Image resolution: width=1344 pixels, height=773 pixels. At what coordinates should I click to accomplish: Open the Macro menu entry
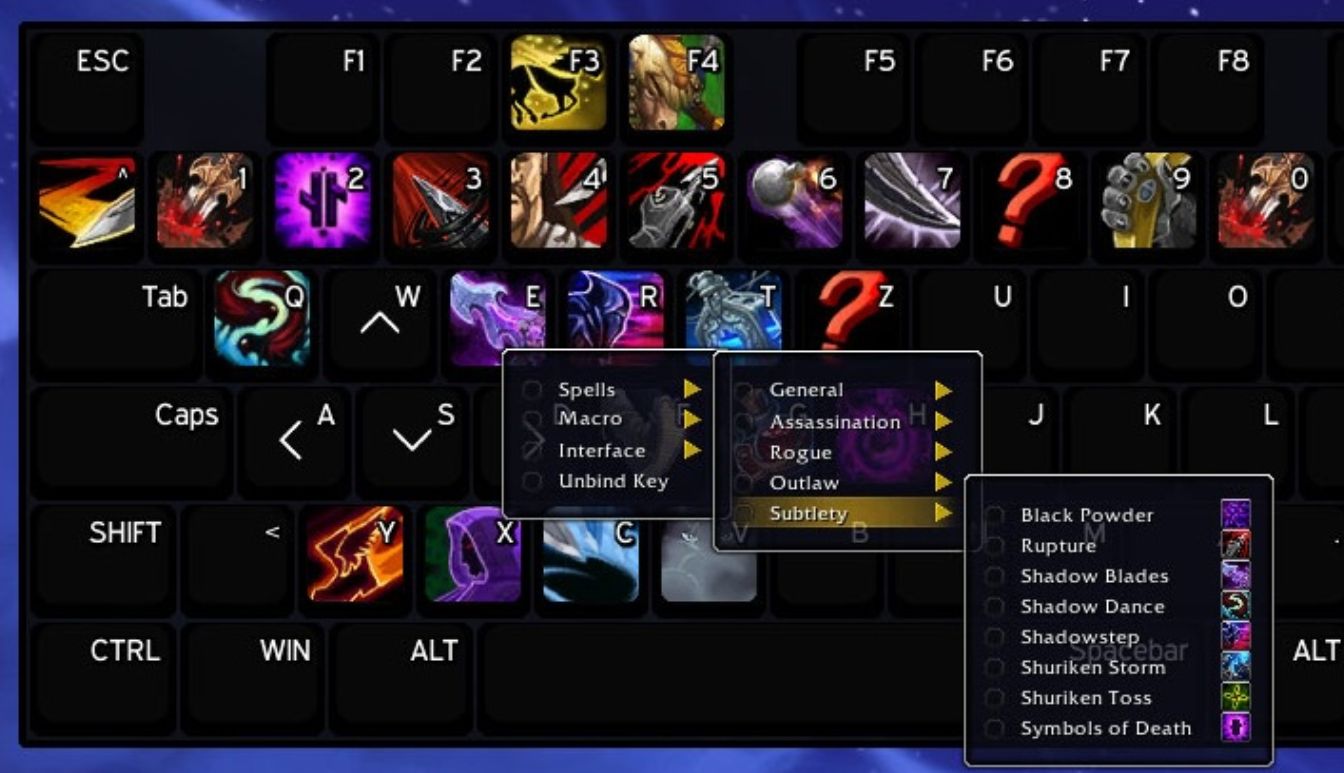[590, 419]
